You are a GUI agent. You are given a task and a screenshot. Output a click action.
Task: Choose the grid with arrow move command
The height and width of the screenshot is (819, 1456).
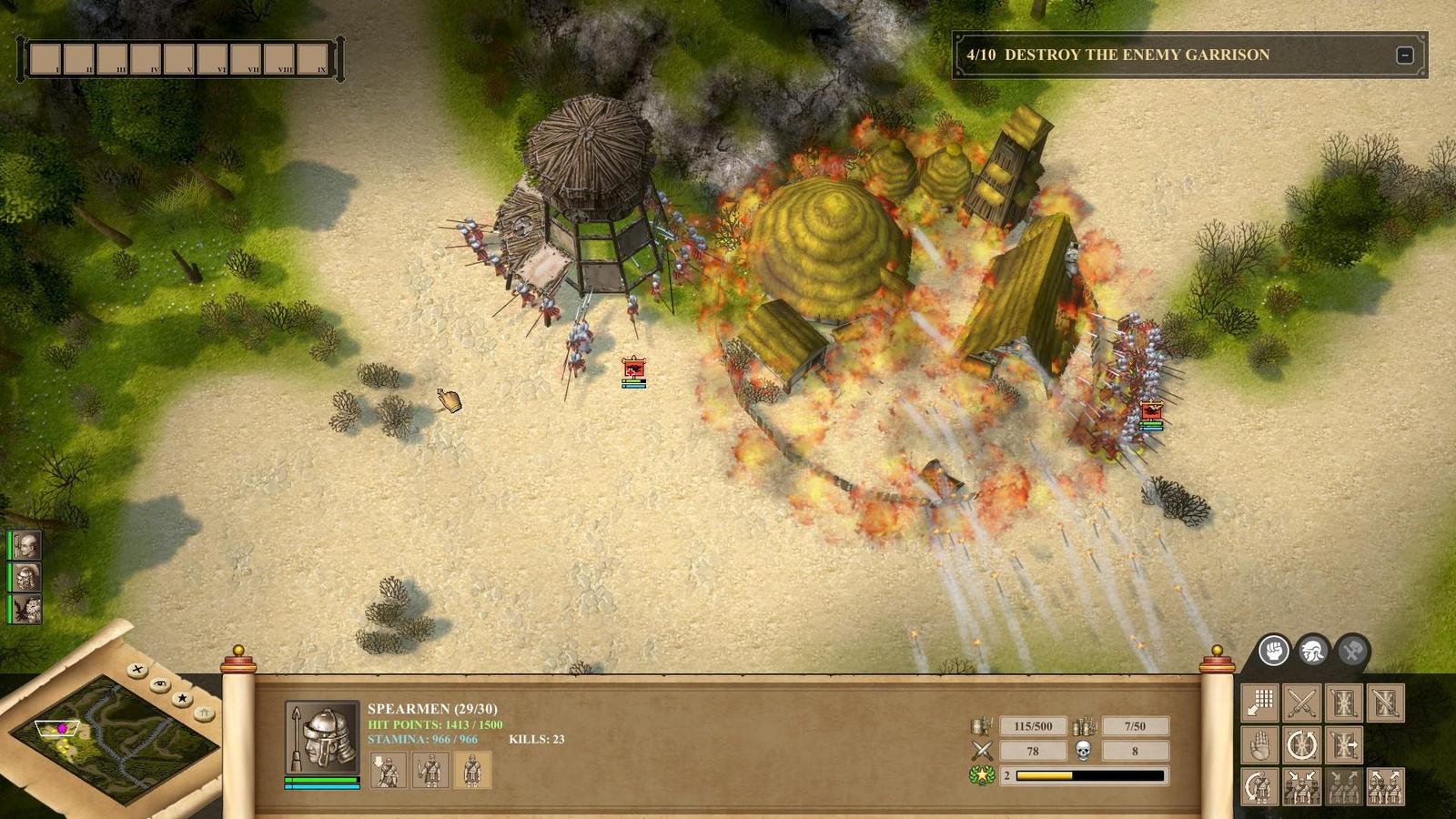click(1260, 703)
